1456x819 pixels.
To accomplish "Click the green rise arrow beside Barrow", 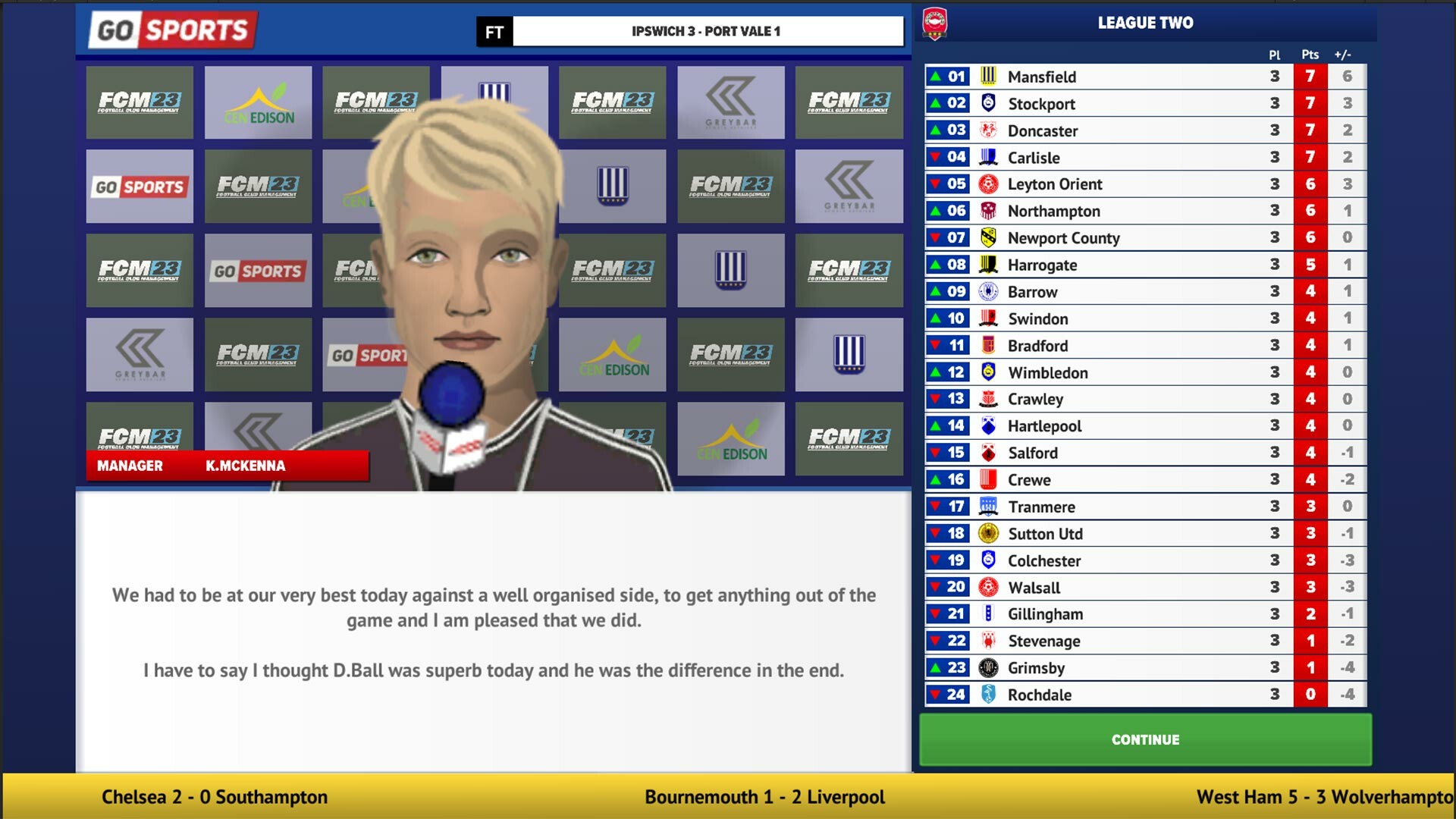I will pyautogui.click(x=934, y=291).
